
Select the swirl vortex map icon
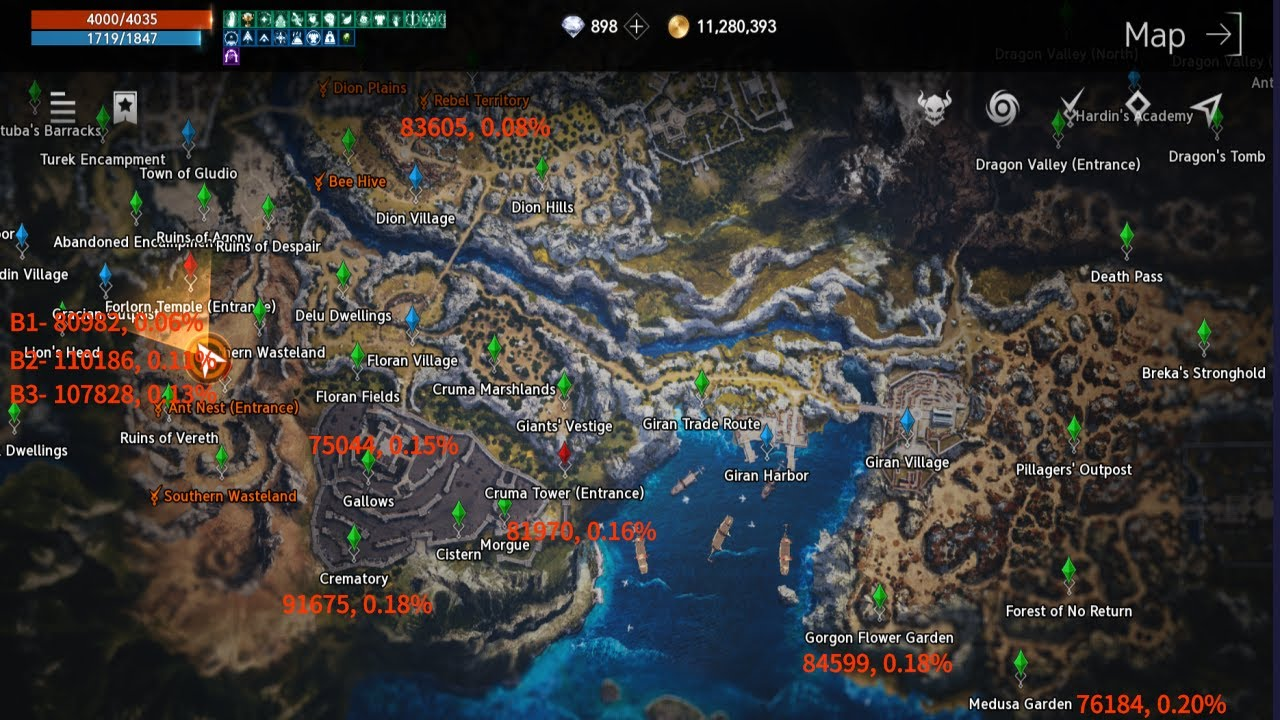[1001, 107]
